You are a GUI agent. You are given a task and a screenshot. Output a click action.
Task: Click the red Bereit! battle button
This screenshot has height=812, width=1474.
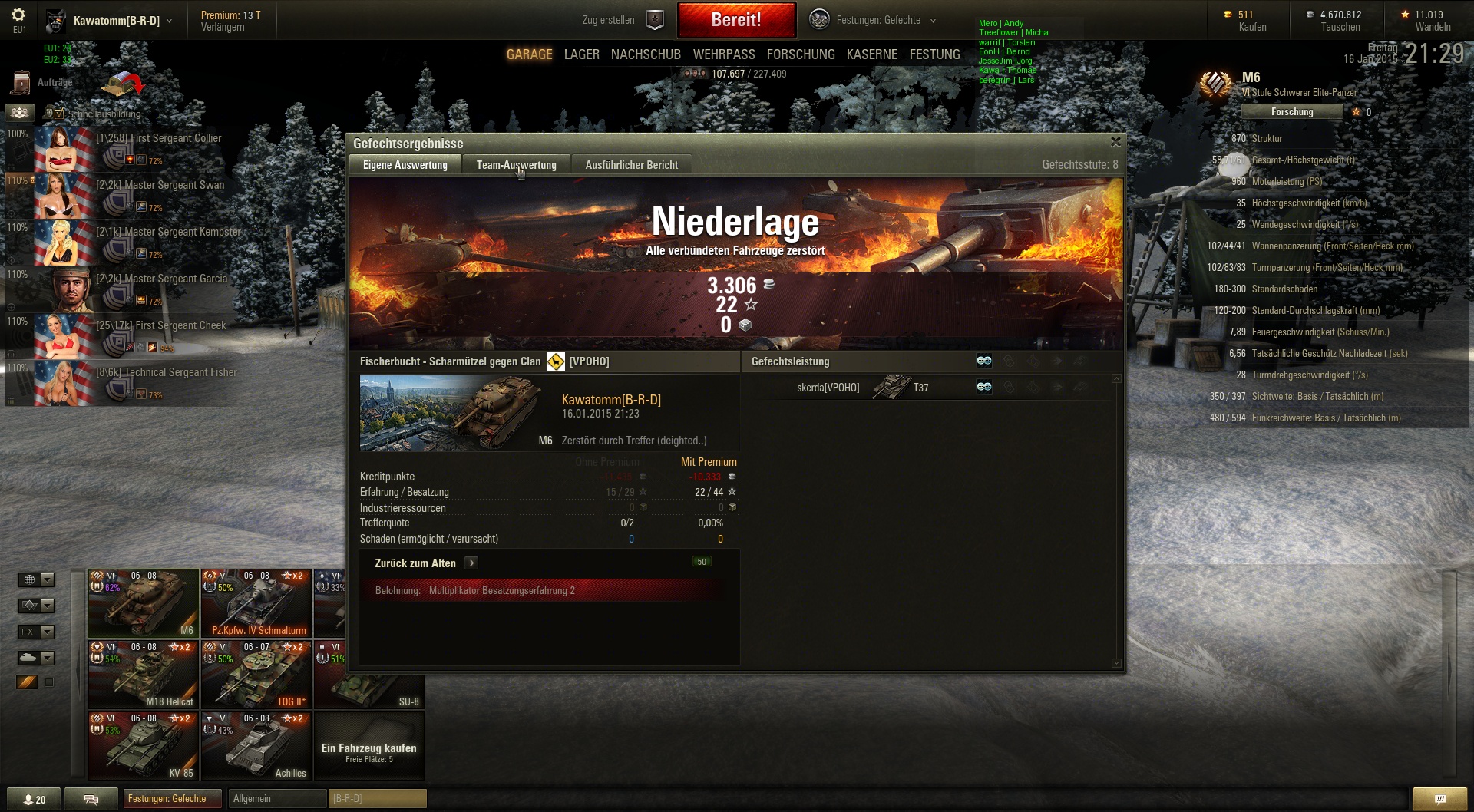pyautogui.click(x=736, y=20)
